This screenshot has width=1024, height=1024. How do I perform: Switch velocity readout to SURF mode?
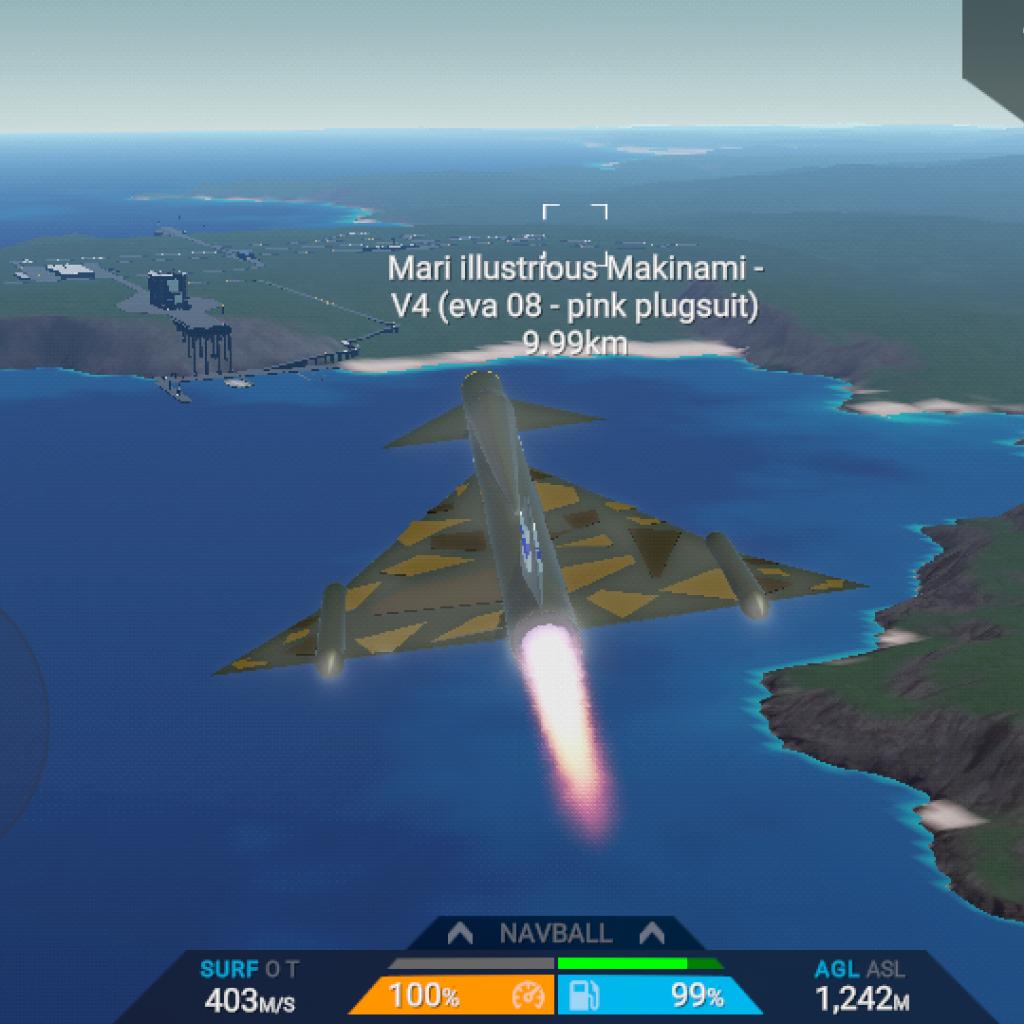point(230,968)
